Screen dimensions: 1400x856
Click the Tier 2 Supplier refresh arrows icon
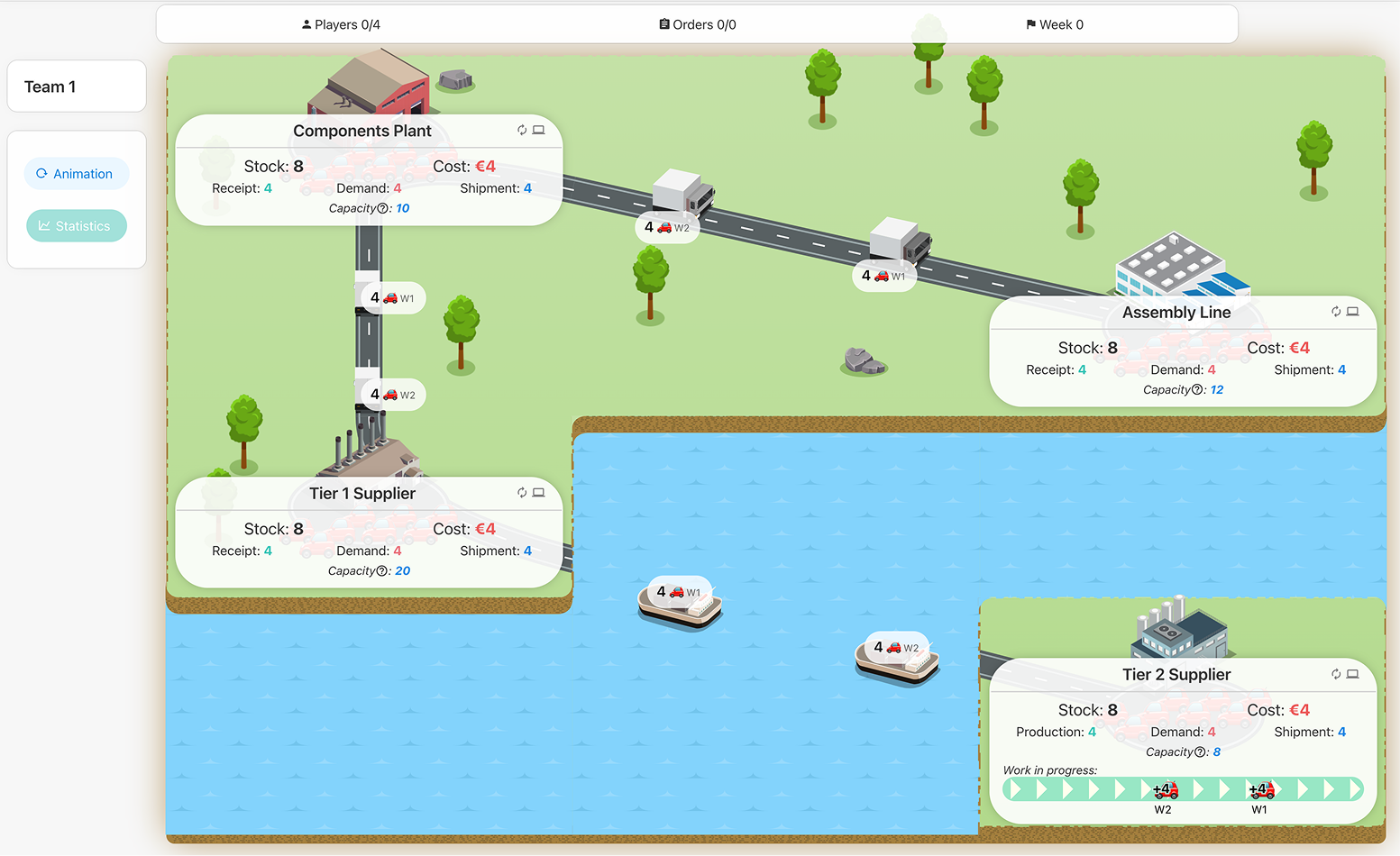tap(1336, 674)
